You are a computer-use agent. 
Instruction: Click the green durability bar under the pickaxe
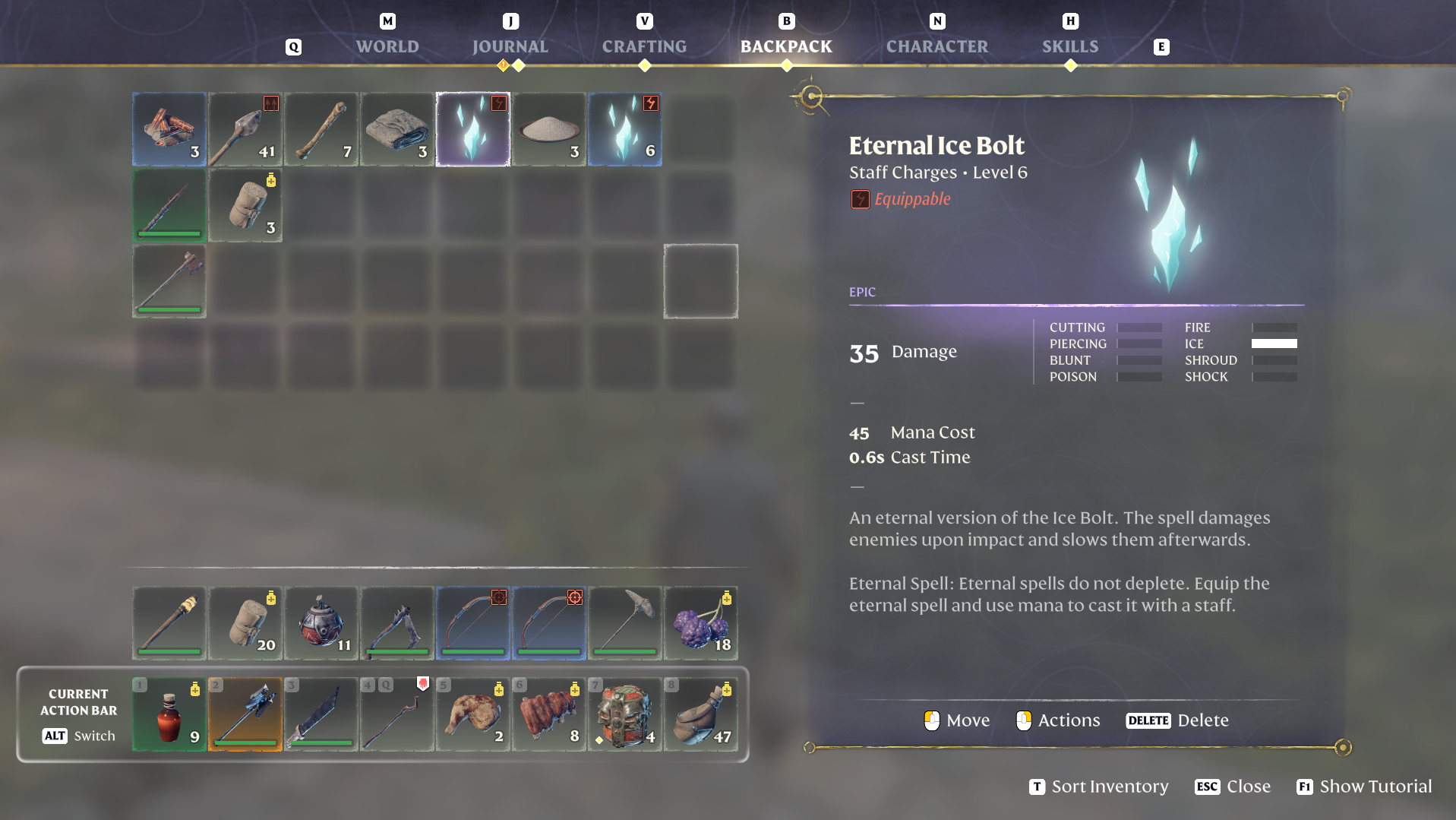(x=624, y=651)
